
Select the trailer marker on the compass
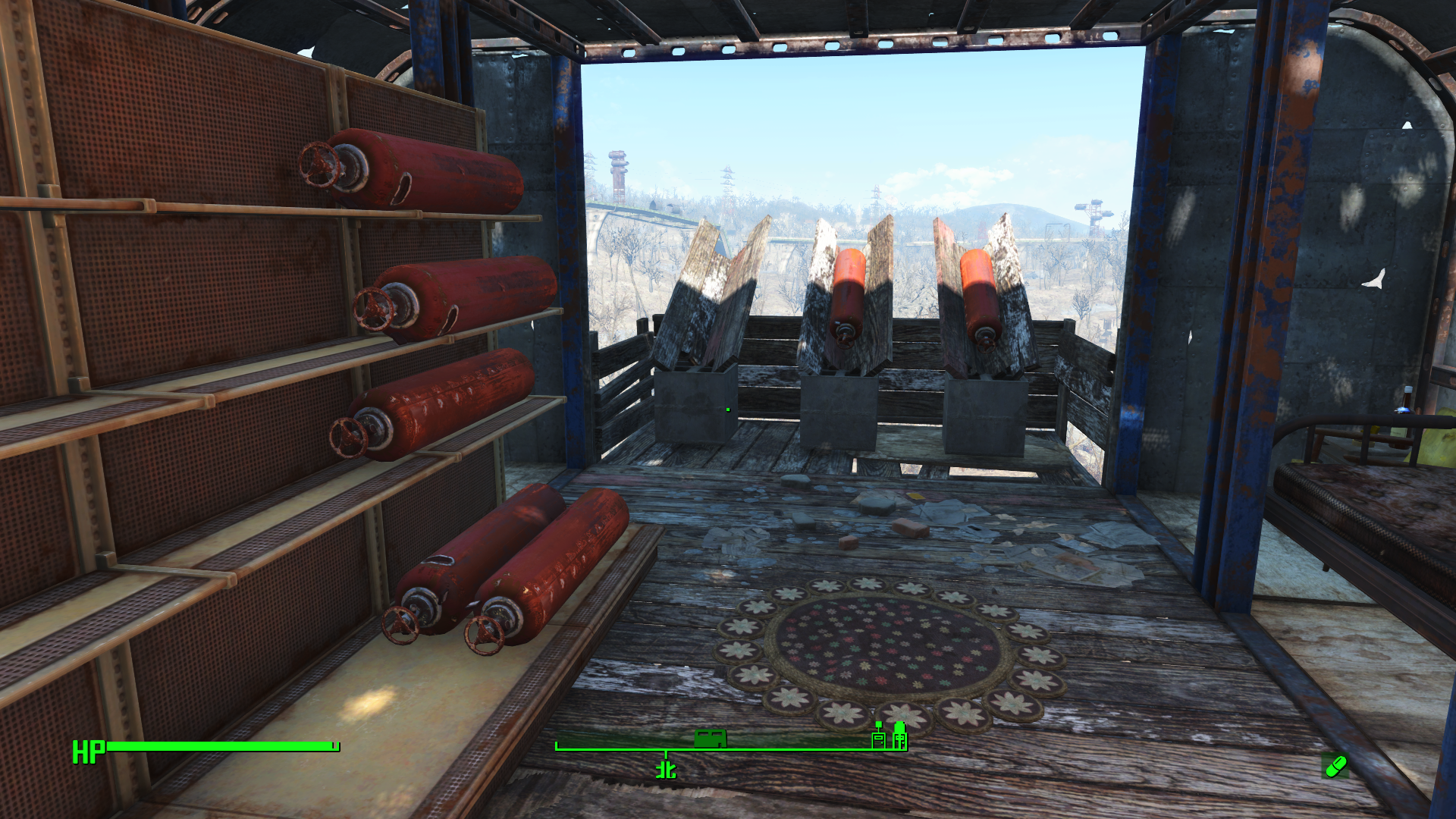[711, 738]
